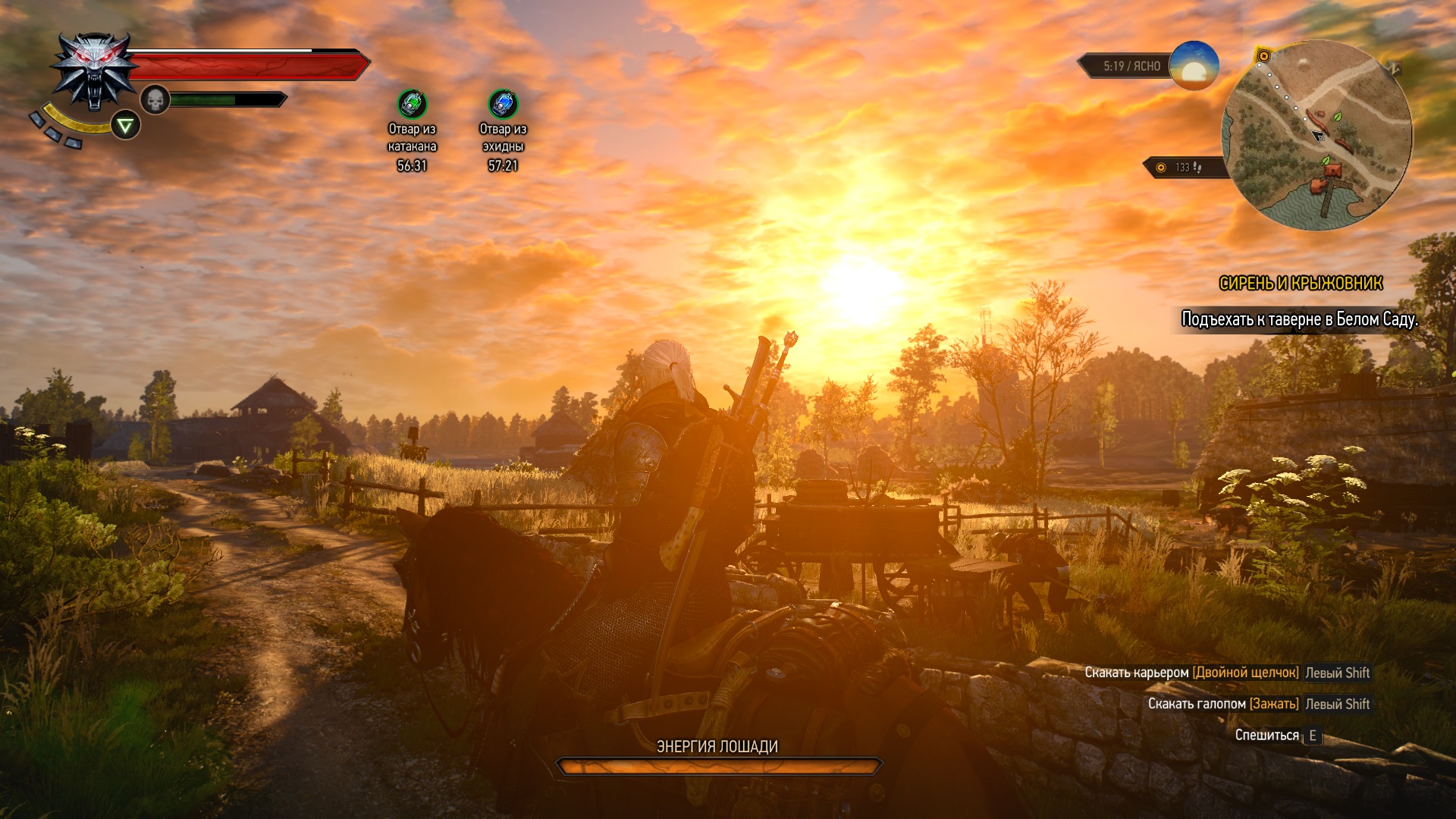Screen dimensions: 1456x819
Task: Open the tracked quest "Сирень и крыжовник"
Action: 1301,284
